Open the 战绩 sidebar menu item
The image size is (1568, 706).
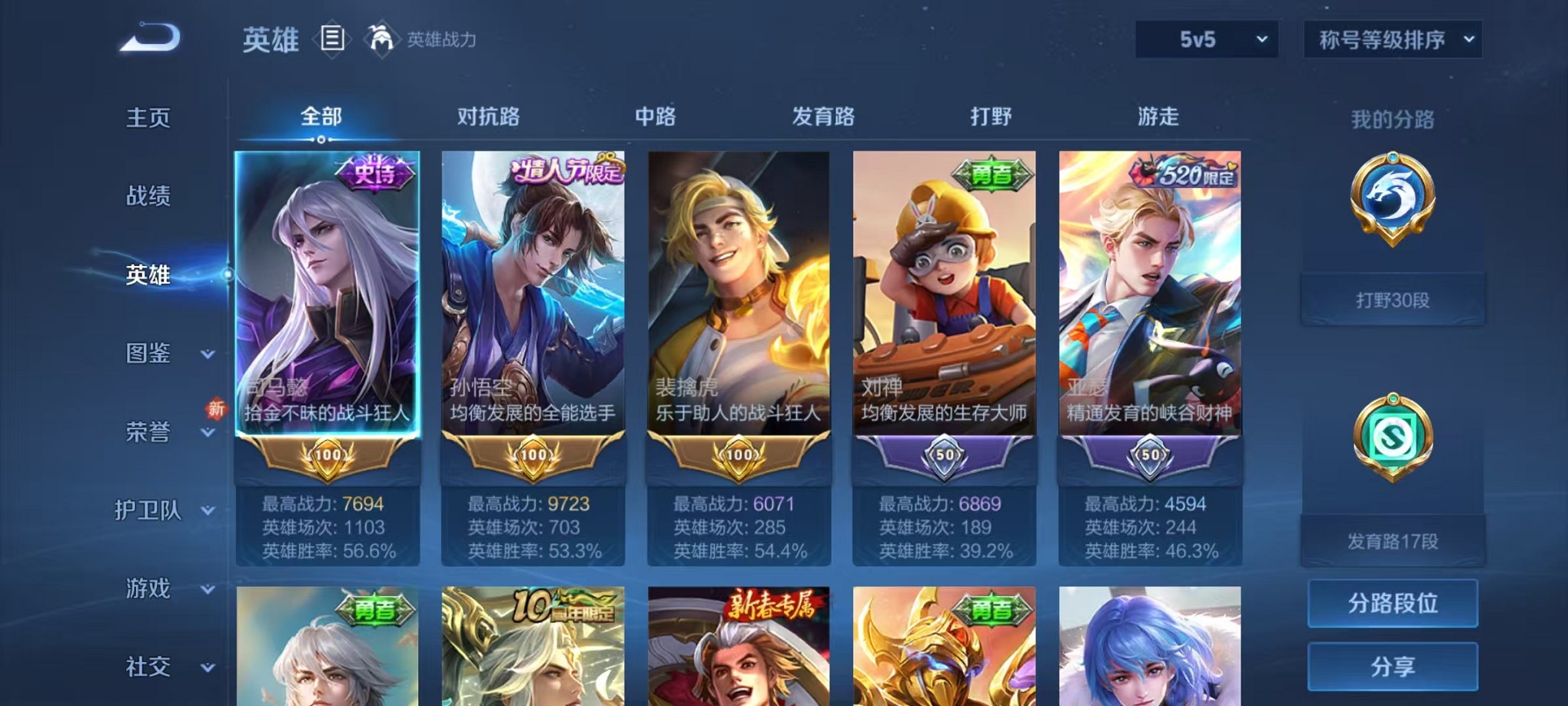point(148,196)
